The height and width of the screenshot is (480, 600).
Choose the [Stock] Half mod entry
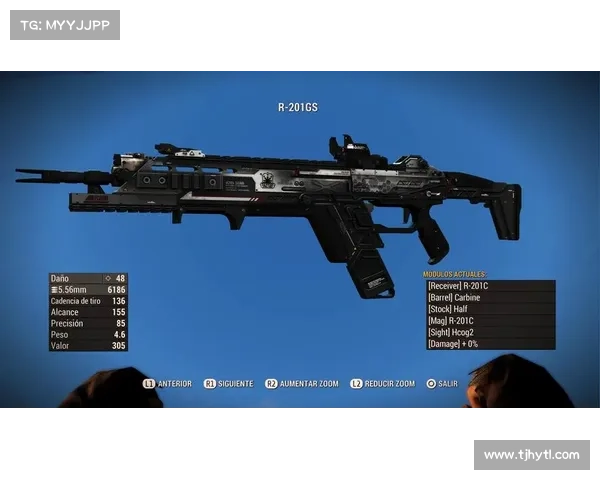(490, 309)
